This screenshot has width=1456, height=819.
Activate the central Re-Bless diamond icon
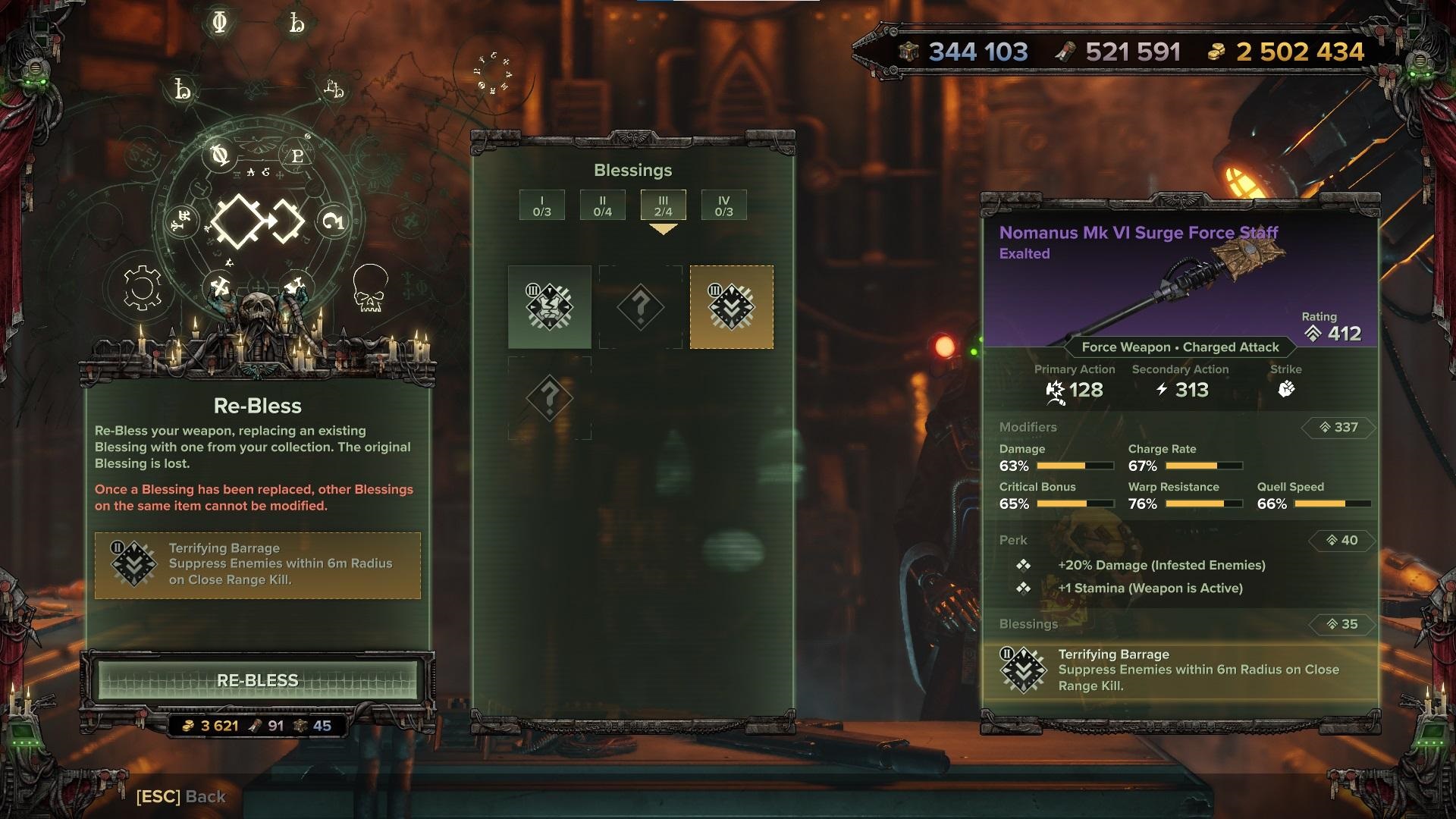[257, 221]
